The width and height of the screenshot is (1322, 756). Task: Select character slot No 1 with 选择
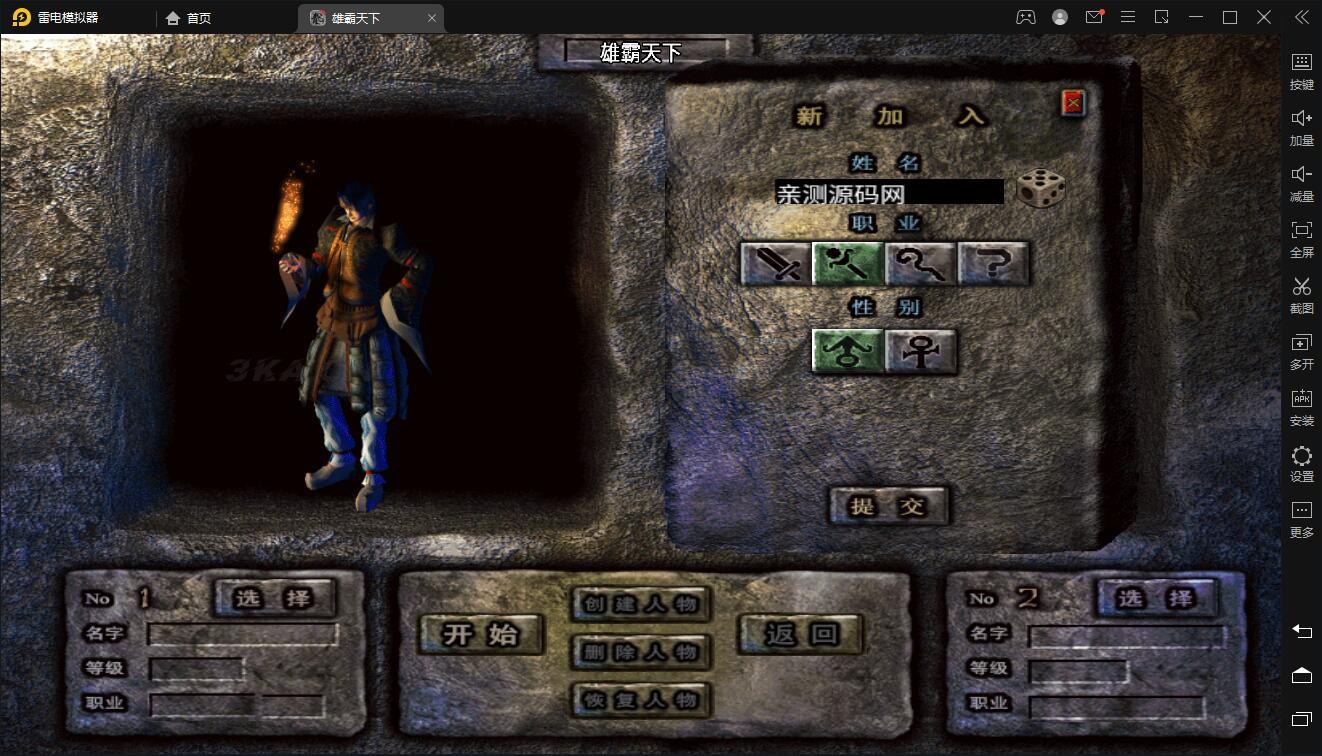click(274, 598)
